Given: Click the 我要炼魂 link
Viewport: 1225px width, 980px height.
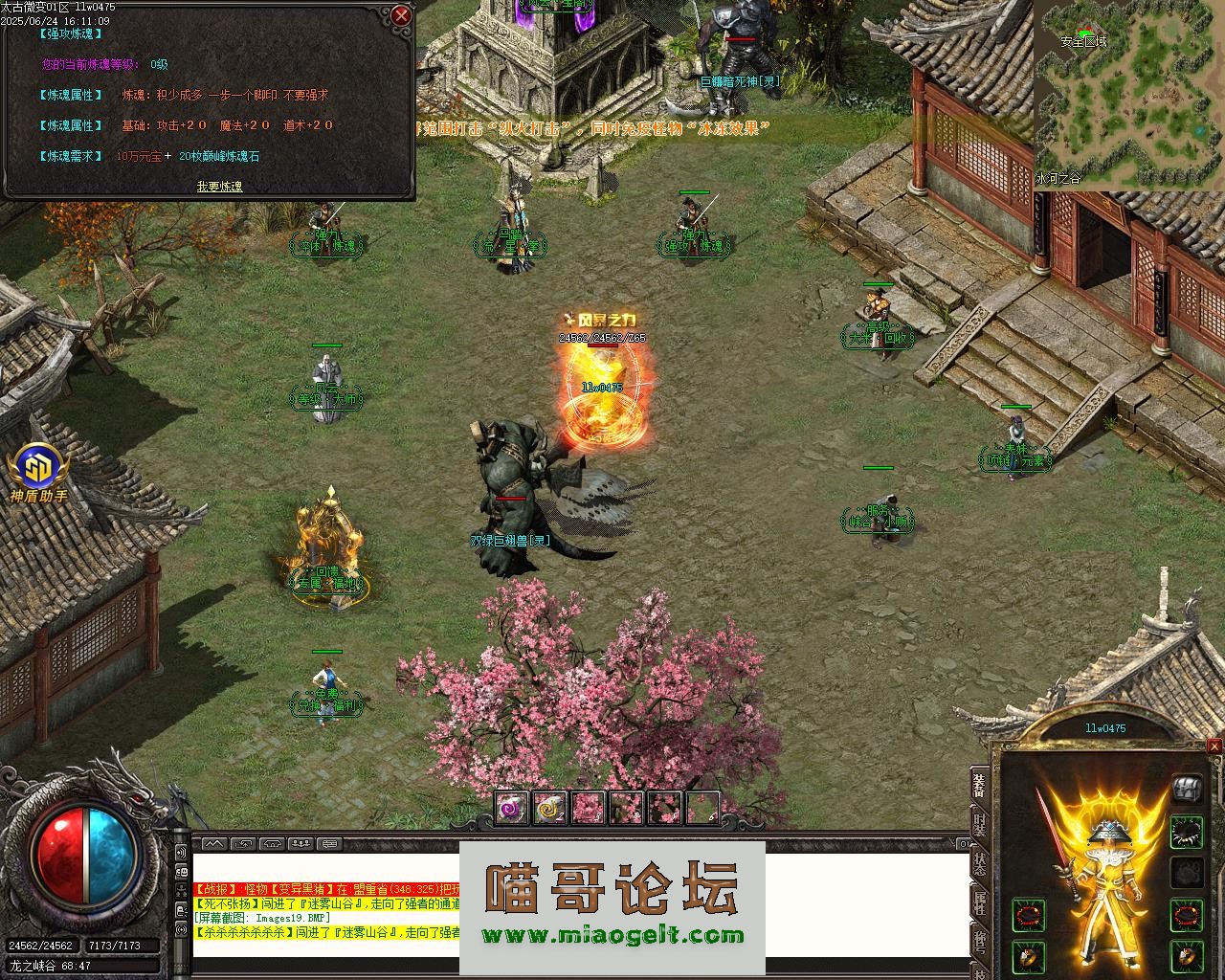Looking at the screenshot, I should (219, 187).
